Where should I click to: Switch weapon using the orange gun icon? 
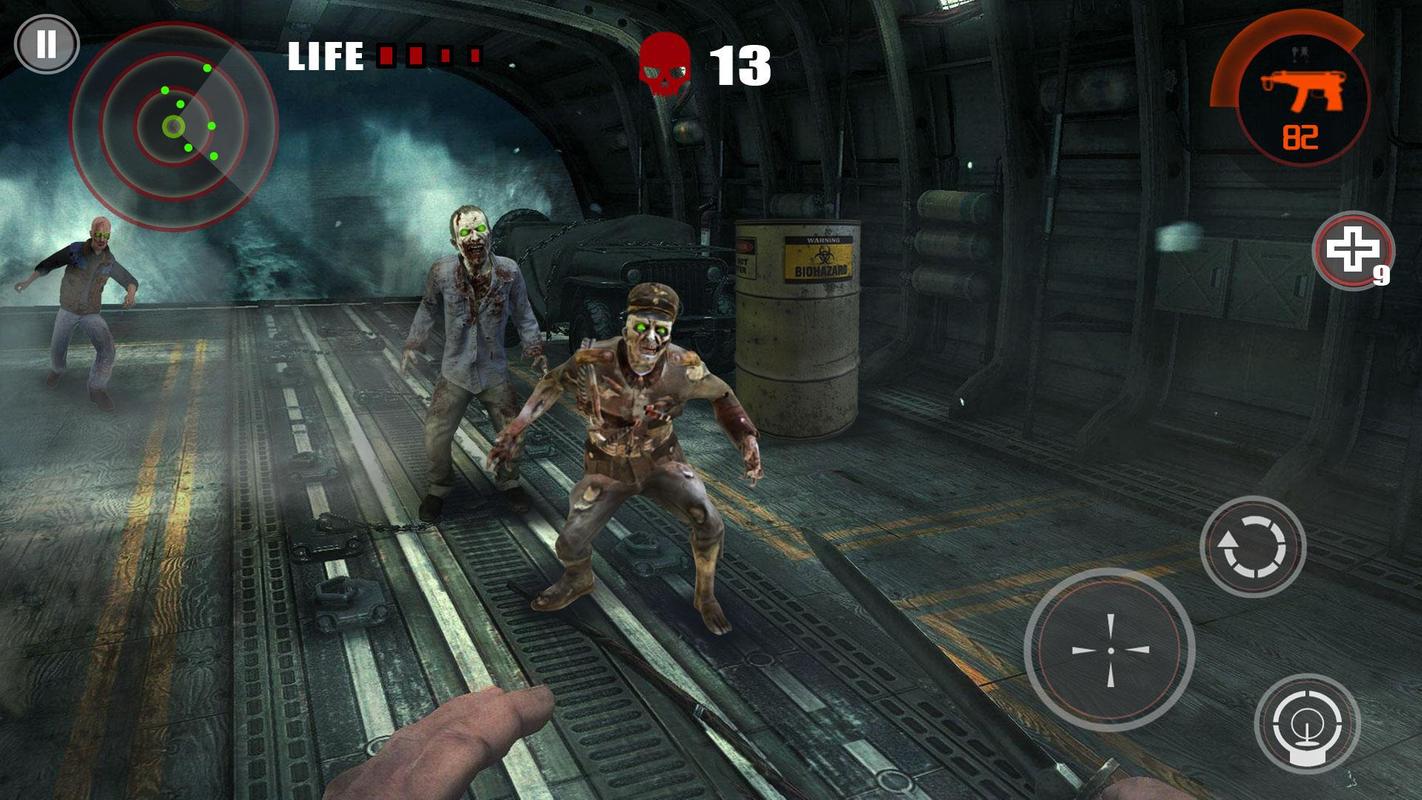[x=1301, y=97]
